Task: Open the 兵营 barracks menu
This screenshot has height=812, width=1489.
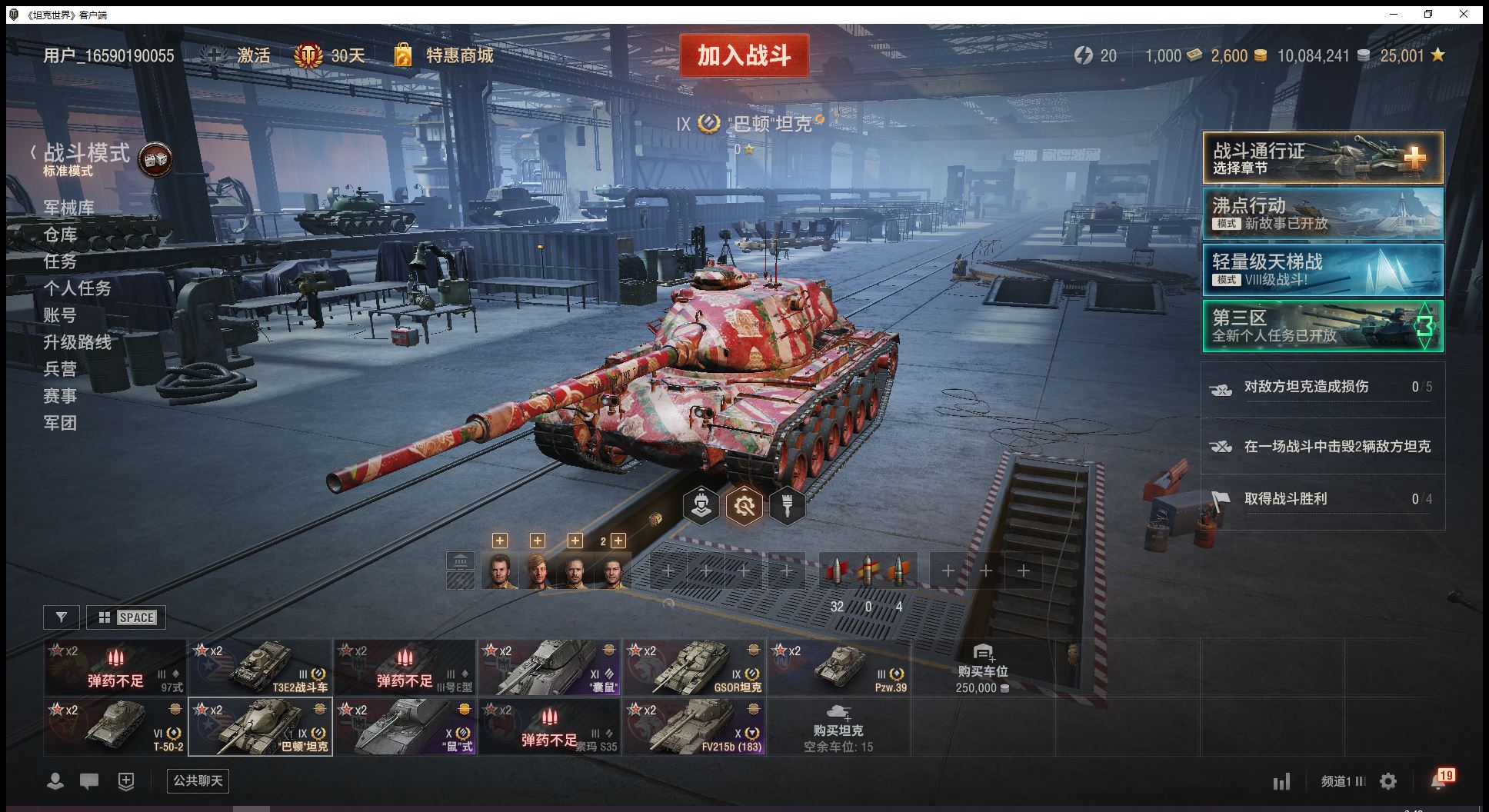Action: click(60, 369)
